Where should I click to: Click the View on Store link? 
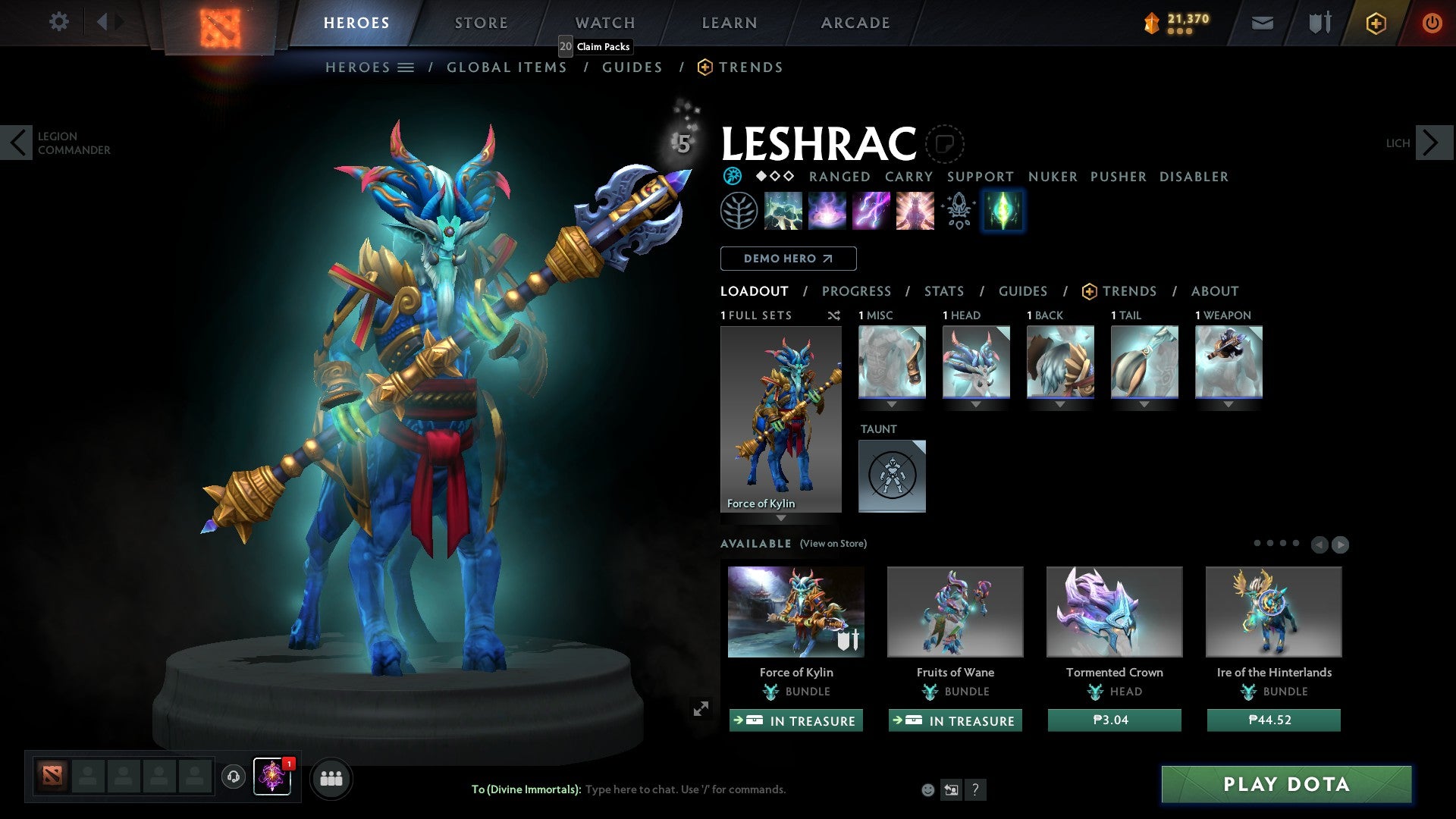pyautogui.click(x=833, y=544)
